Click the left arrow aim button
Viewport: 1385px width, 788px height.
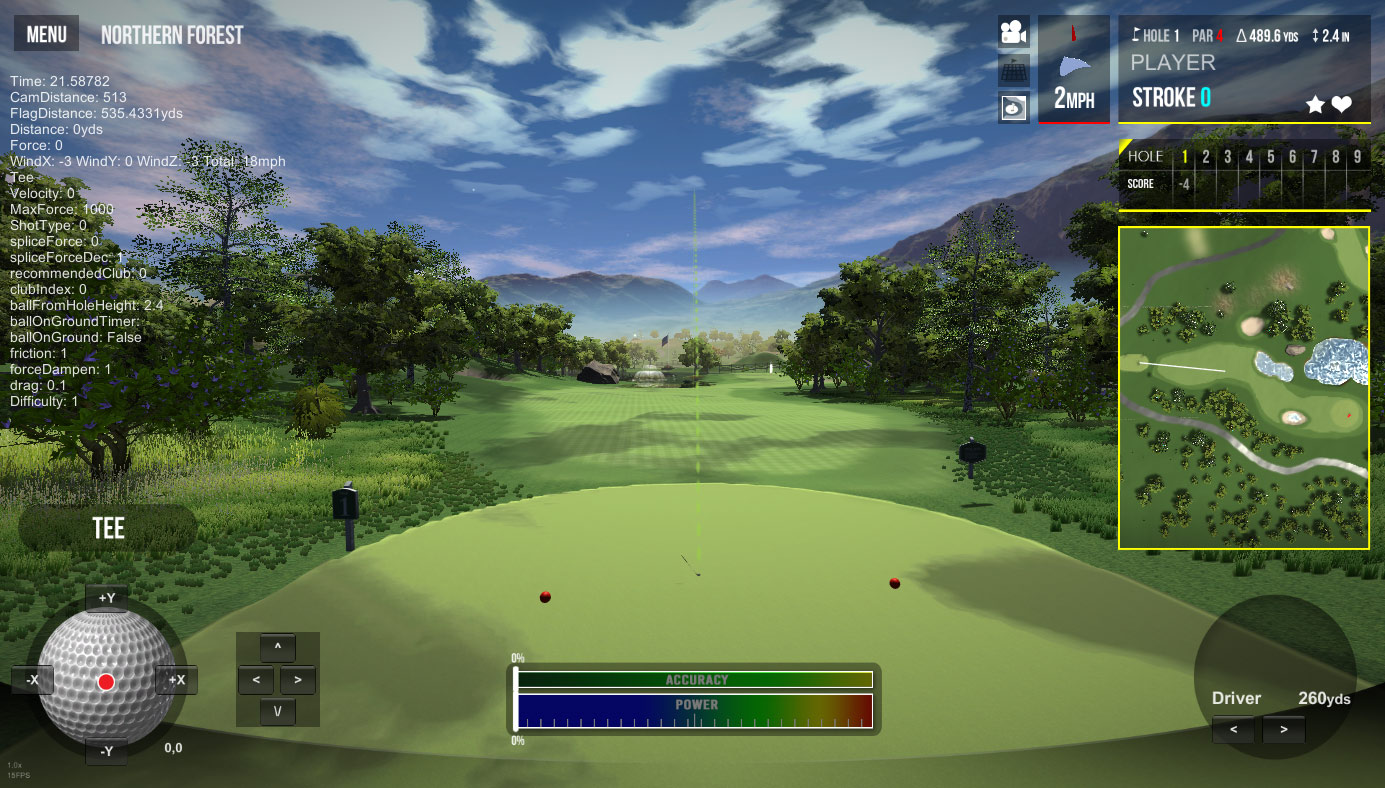256,680
